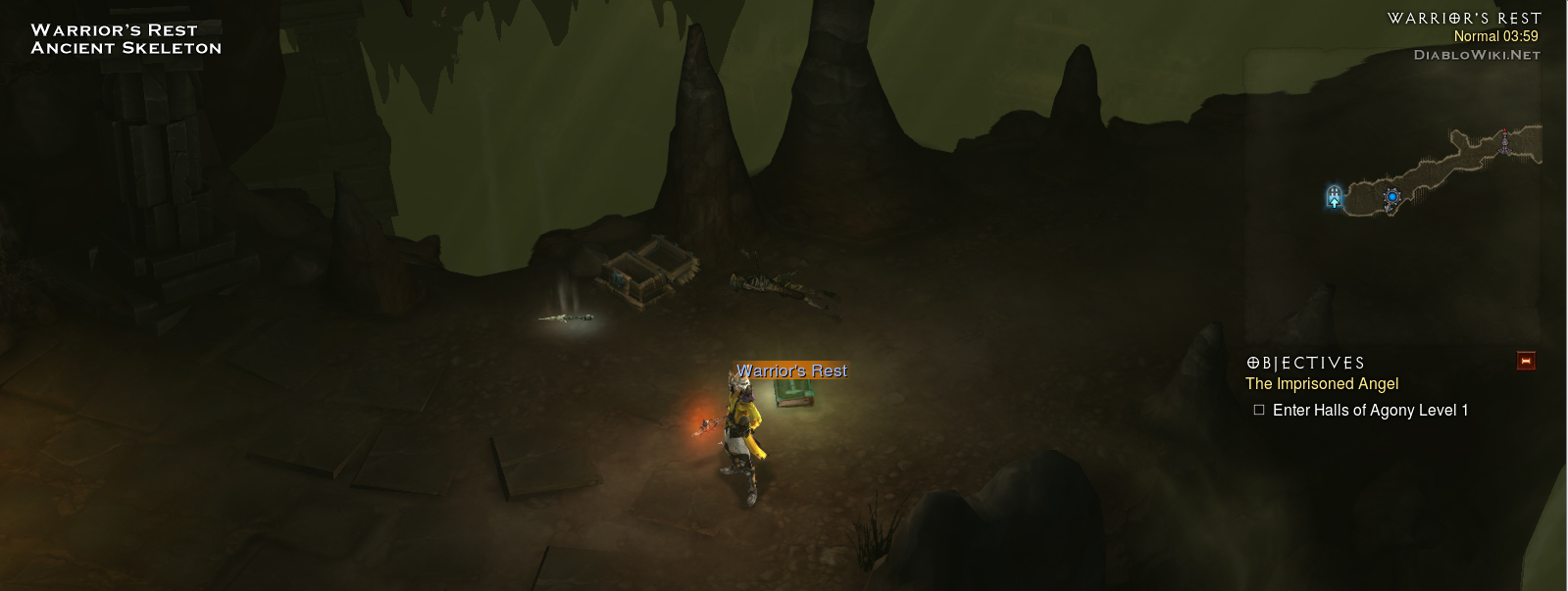1568x591 pixels.
Task: Collapse the objectives tracker with red button
Action: click(x=1525, y=362)
